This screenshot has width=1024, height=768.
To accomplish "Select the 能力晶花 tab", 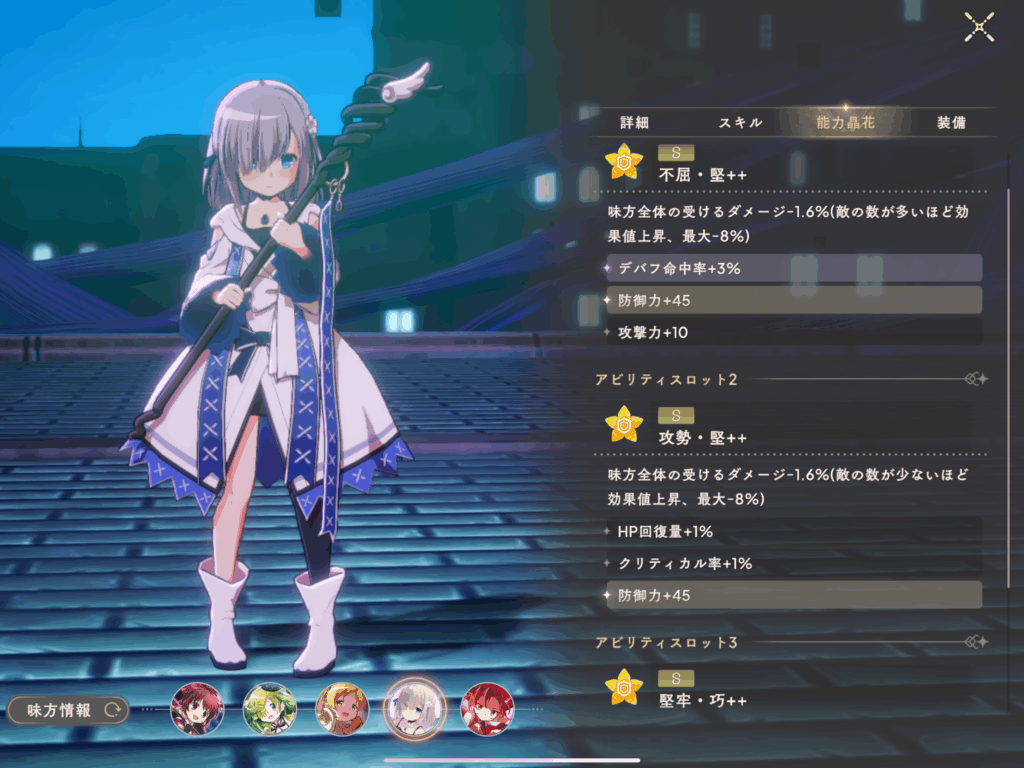I will [x=844, y=123].
